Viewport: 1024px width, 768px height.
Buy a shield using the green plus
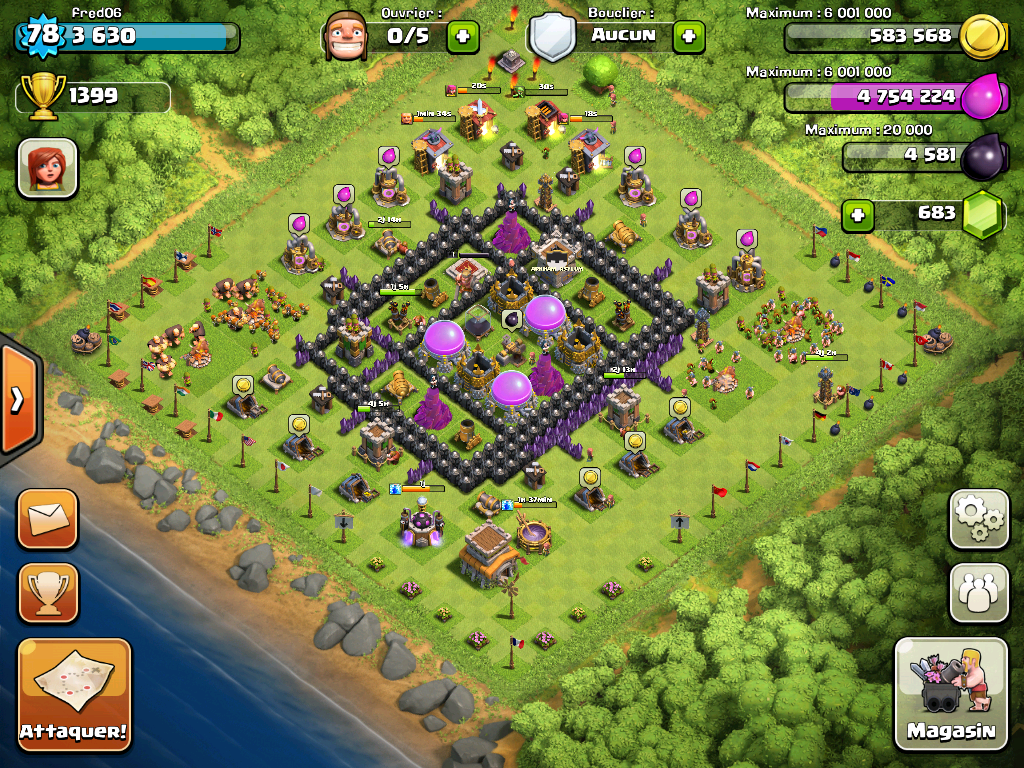point(688,37)
